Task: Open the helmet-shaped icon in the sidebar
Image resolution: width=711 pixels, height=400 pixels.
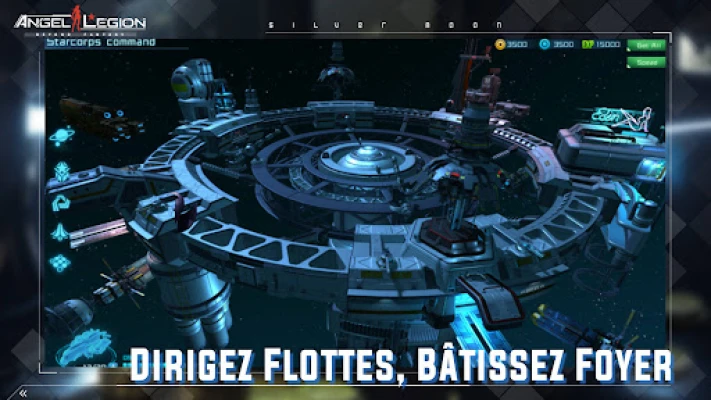Action: pyautogui.click(x=62, y=170)
